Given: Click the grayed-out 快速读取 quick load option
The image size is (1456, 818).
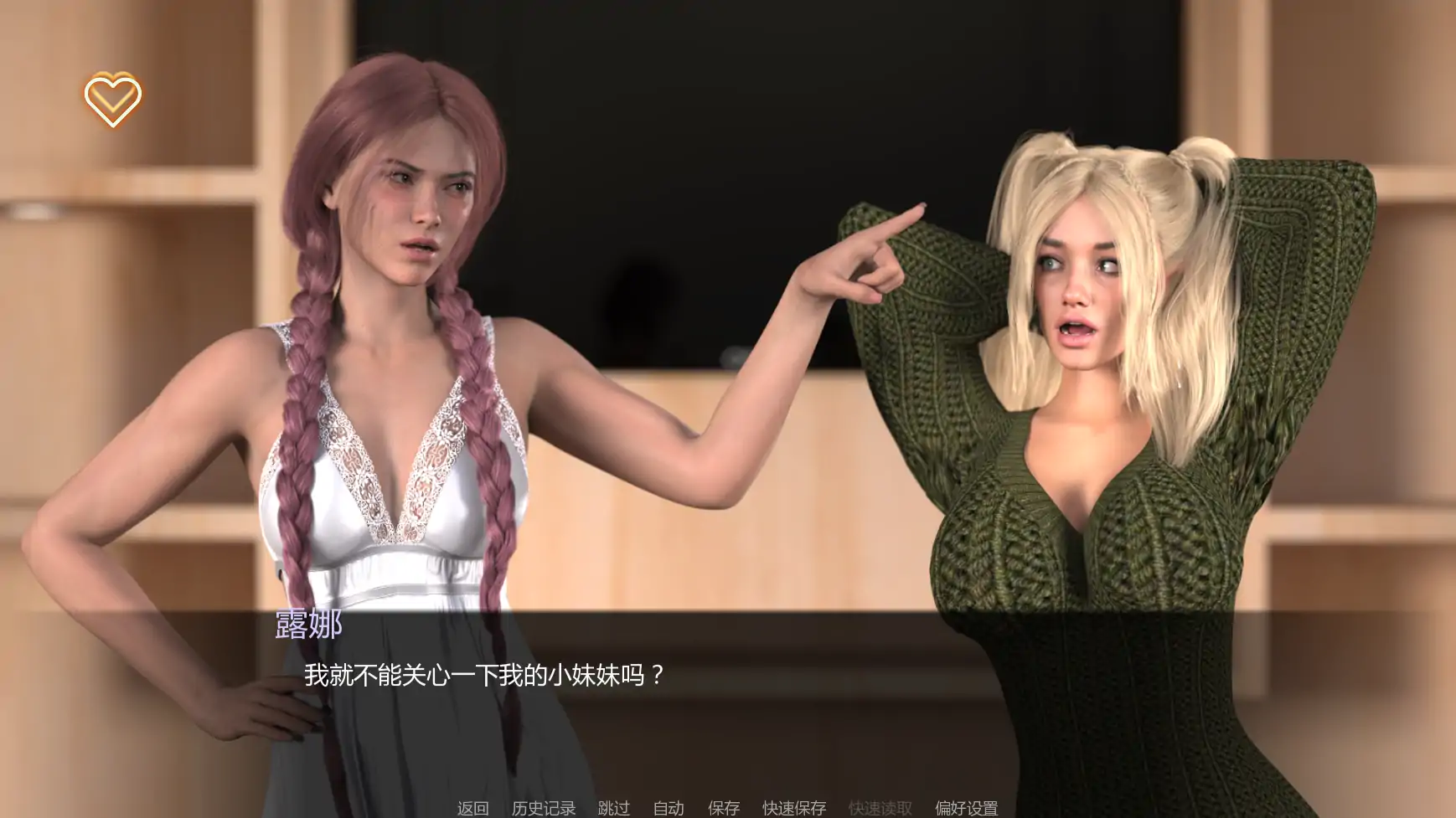Looking at the screenshot, I should point(880,808).
